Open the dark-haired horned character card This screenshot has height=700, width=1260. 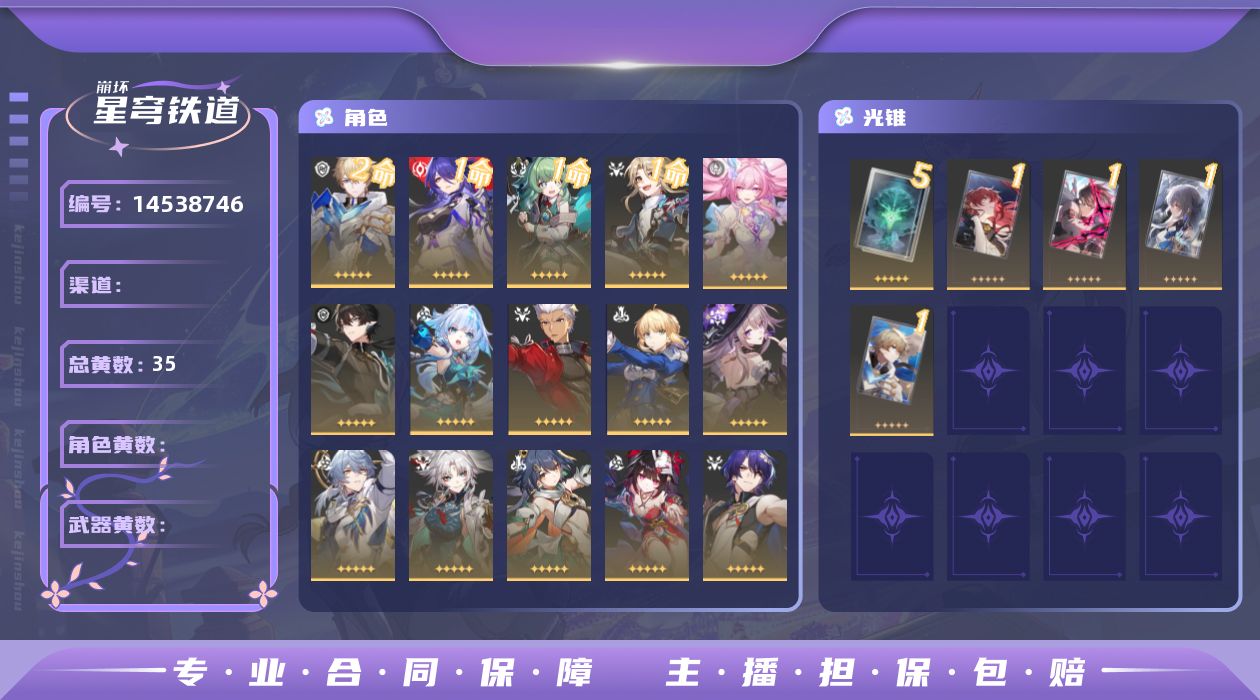pyautogui.click(x=353, y=370)
